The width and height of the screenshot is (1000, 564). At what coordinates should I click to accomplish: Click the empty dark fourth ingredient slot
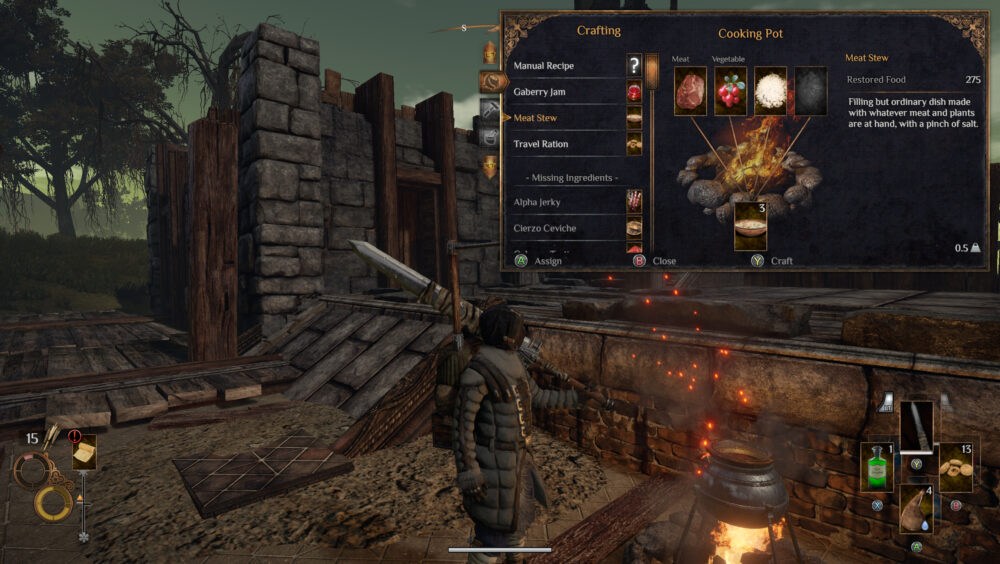[x=810, y=91]
